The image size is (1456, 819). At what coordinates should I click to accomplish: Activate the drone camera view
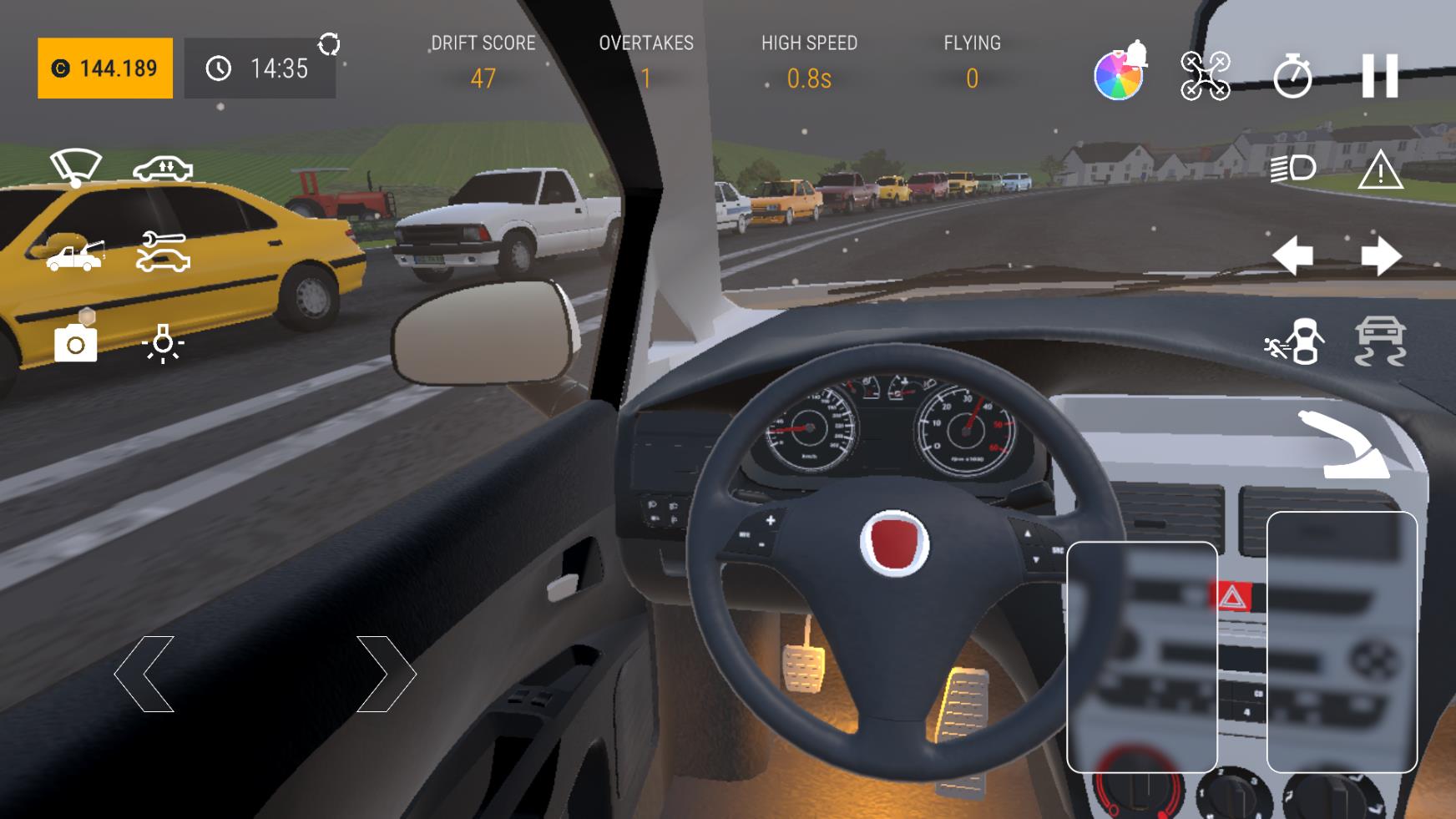tap(1205, 76)
